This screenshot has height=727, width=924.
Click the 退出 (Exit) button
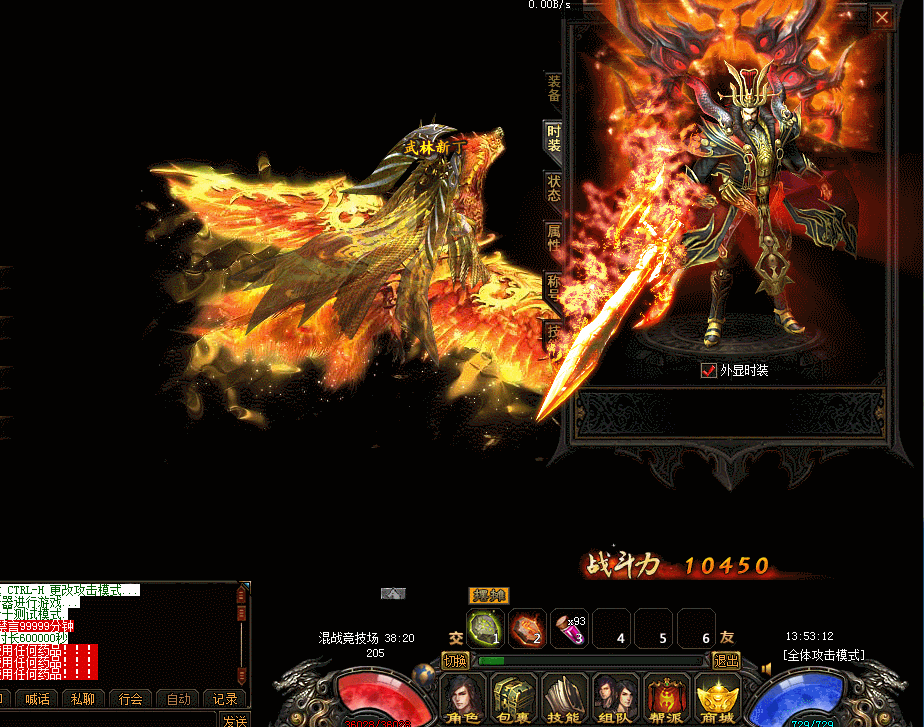coord(726,661)
